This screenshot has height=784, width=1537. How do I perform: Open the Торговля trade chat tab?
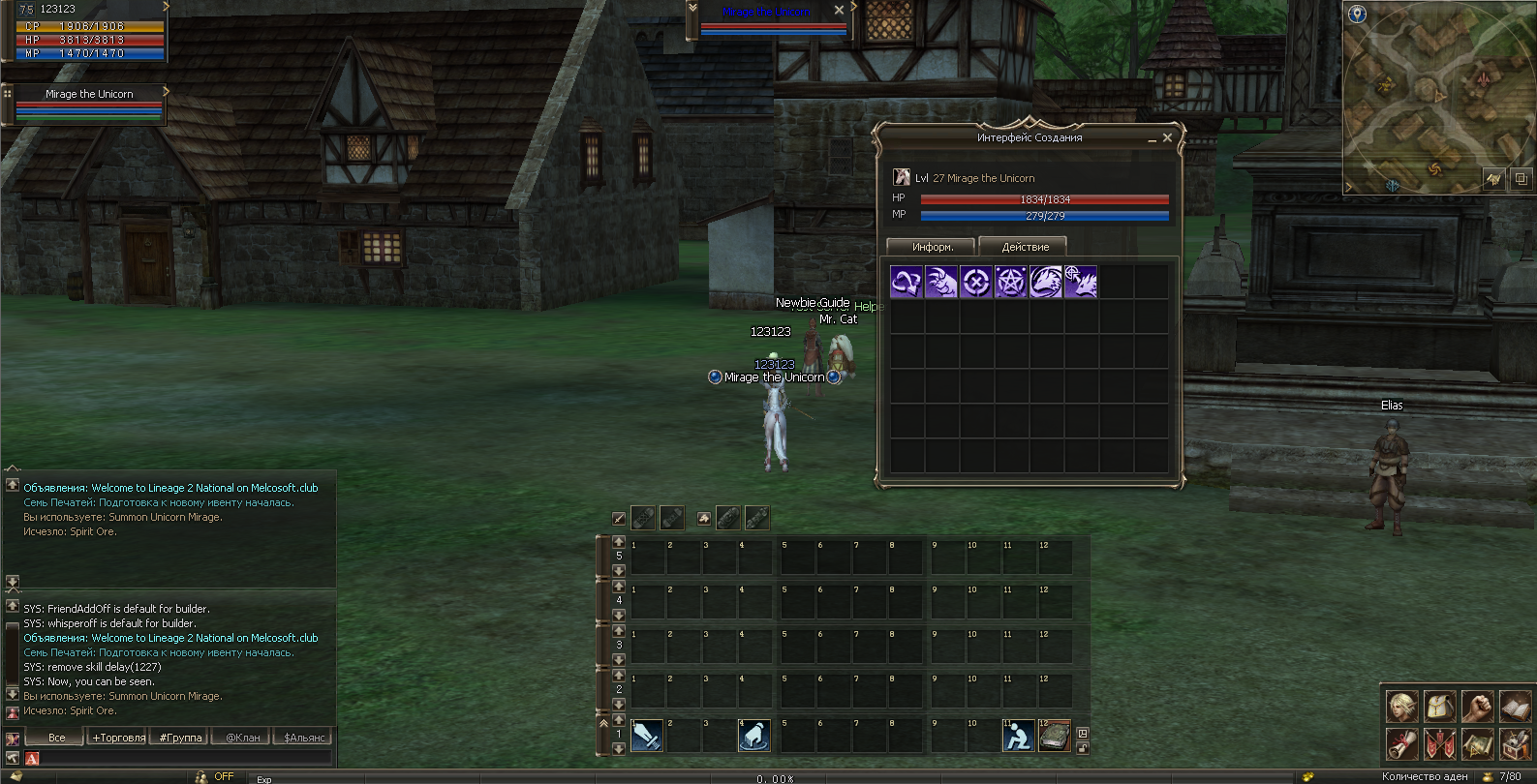(118, 738)
